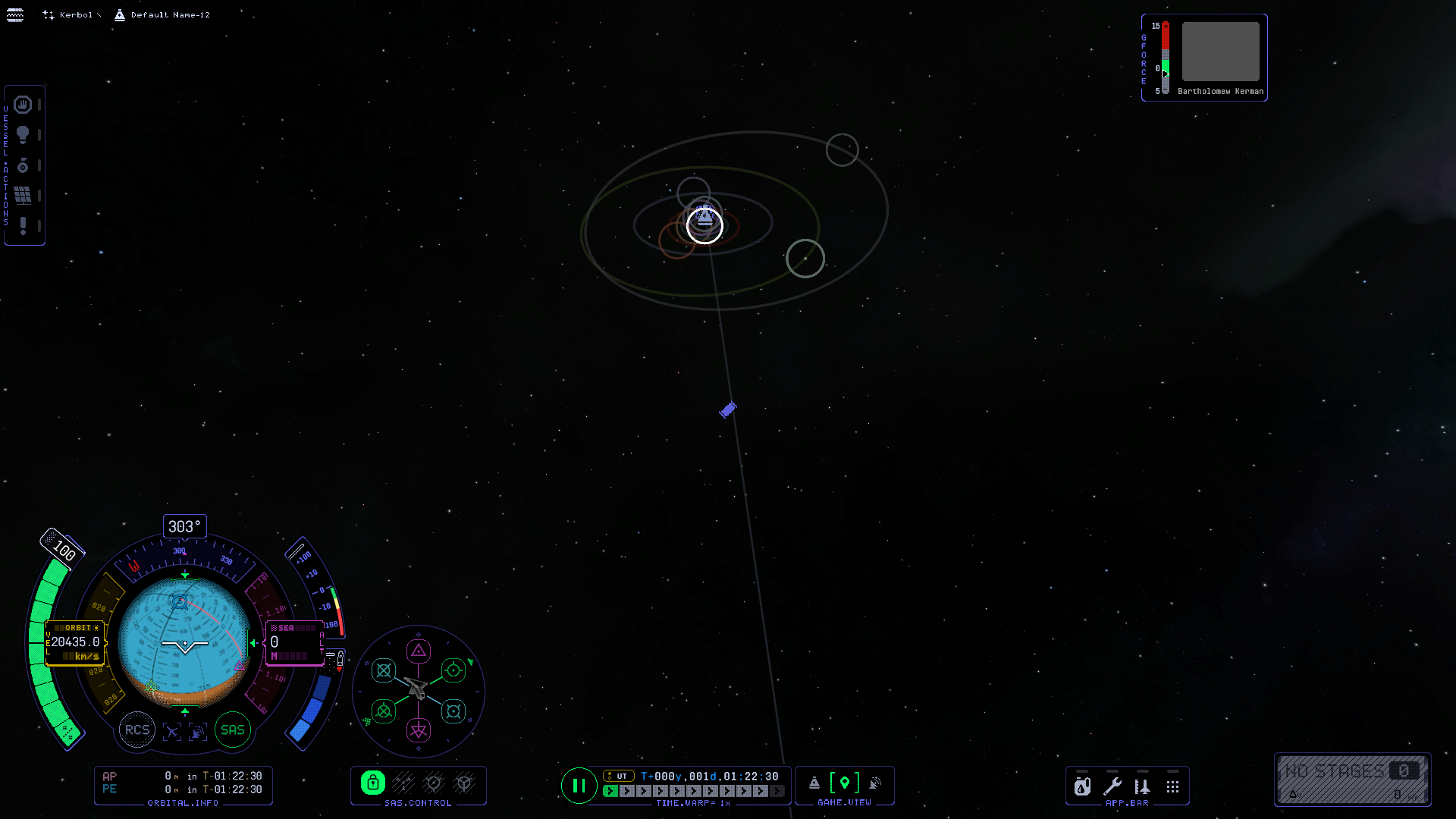Open the main menu icon
The width and height of the screenshot is (1456, 819).
pos(15,15)
